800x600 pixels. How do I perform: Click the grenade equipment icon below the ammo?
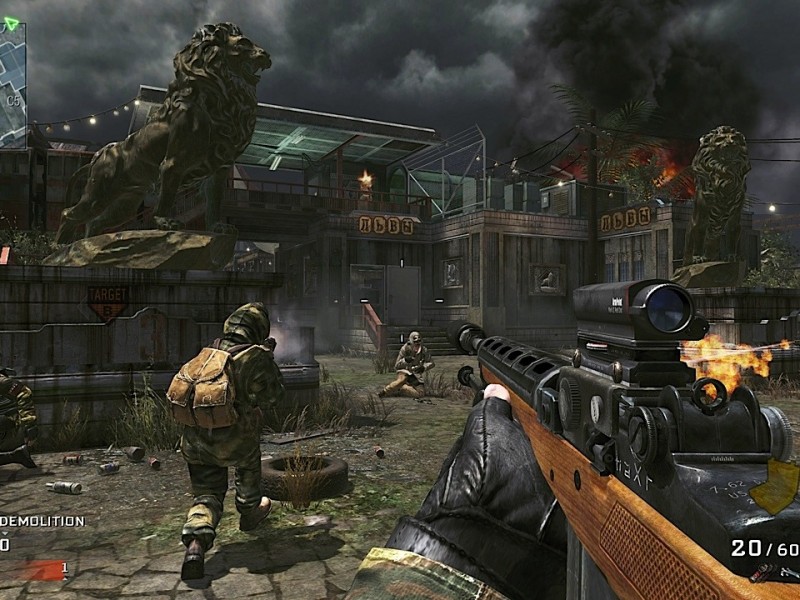click(762, 572)
